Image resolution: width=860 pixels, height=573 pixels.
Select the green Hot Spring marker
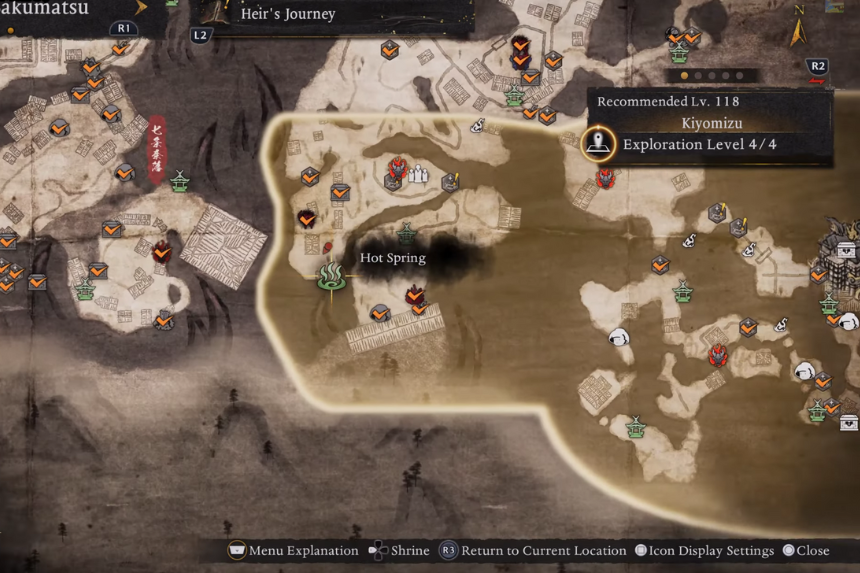(331, 274)
